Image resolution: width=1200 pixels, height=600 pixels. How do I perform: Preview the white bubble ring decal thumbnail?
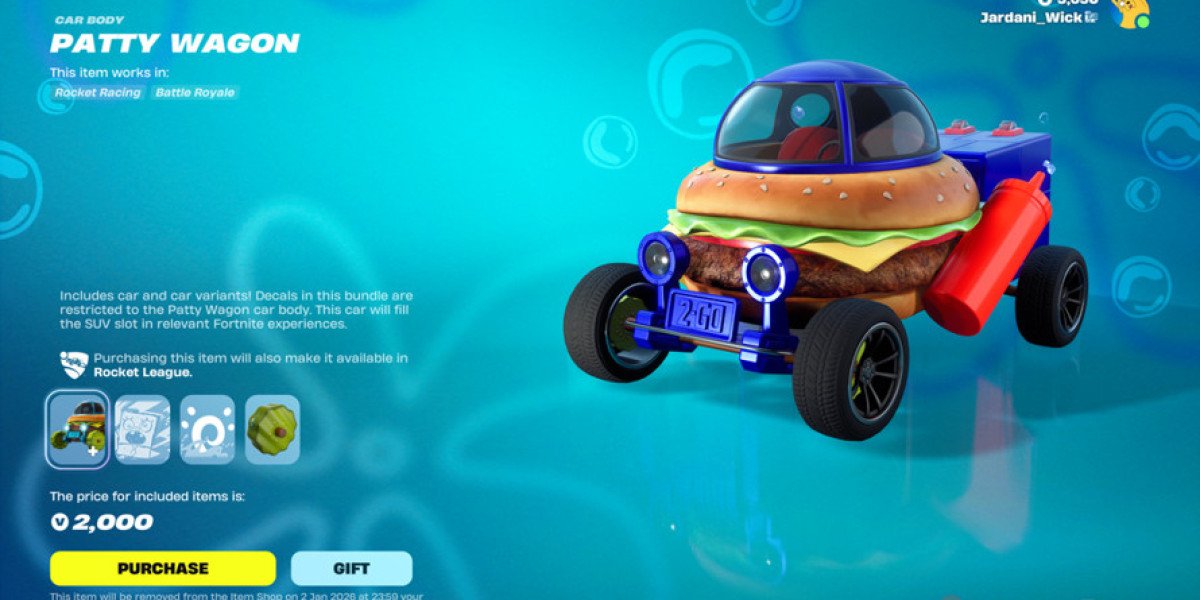pos(207,429)
